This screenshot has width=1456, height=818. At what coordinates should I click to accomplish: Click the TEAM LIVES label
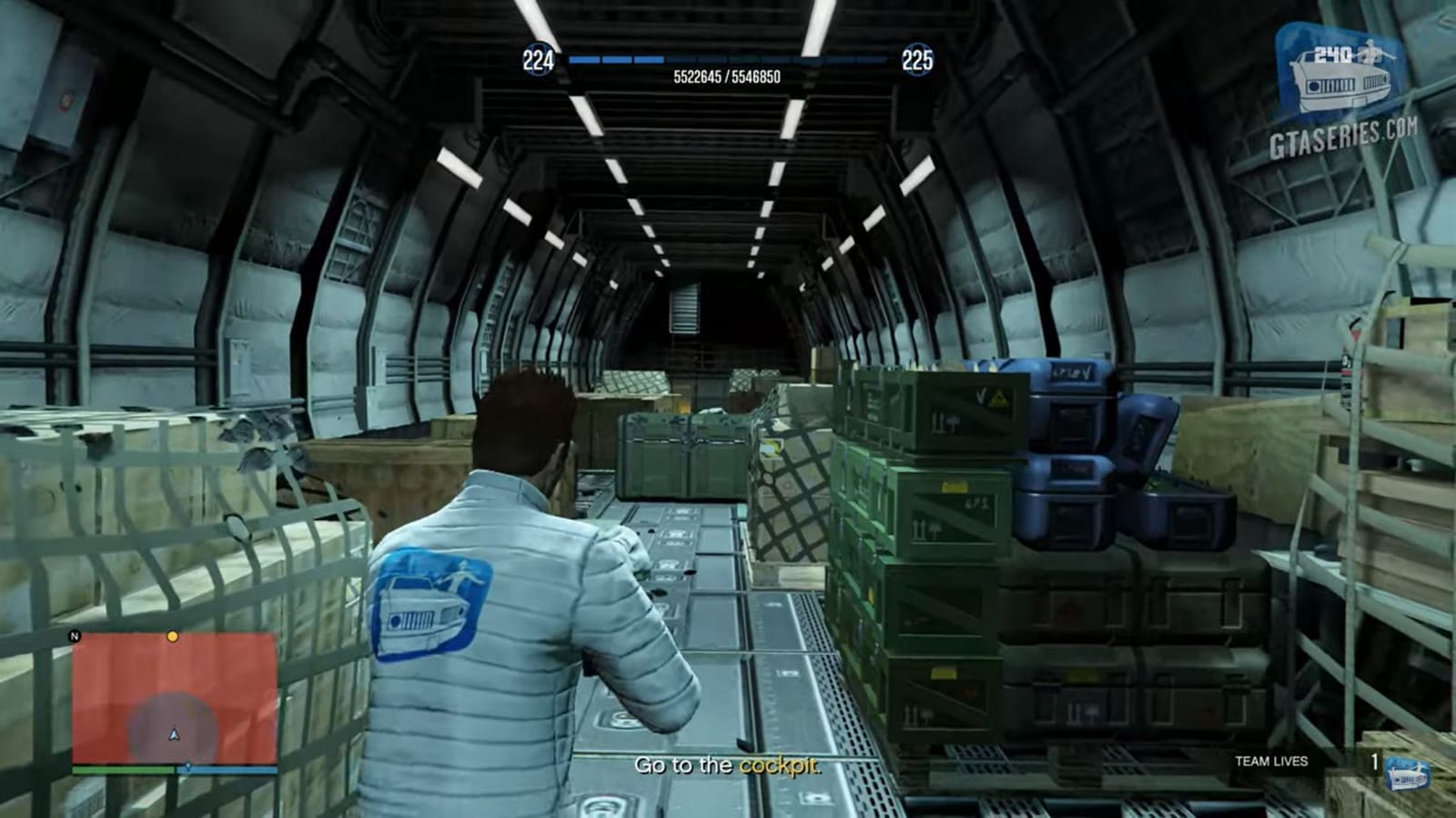point(1270,761)
